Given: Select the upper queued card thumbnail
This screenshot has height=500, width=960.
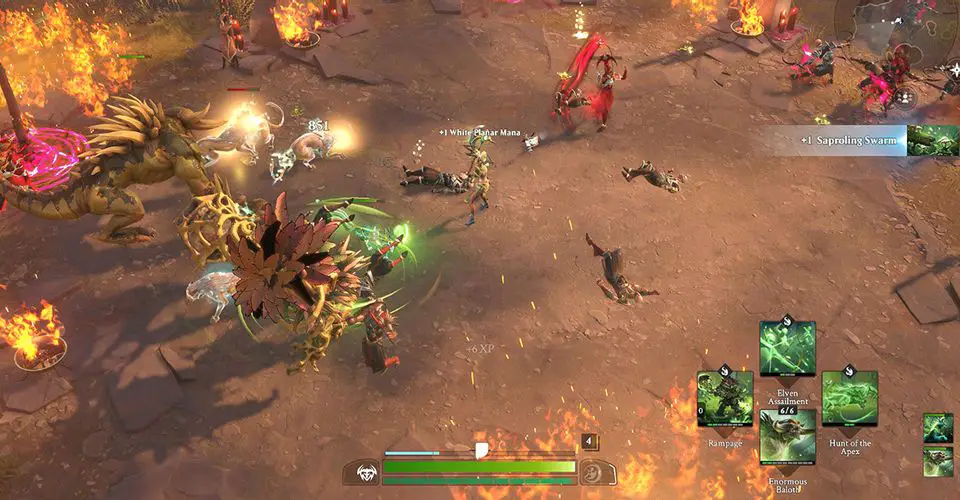Looking at the screenshot, I should click(937, 428).
